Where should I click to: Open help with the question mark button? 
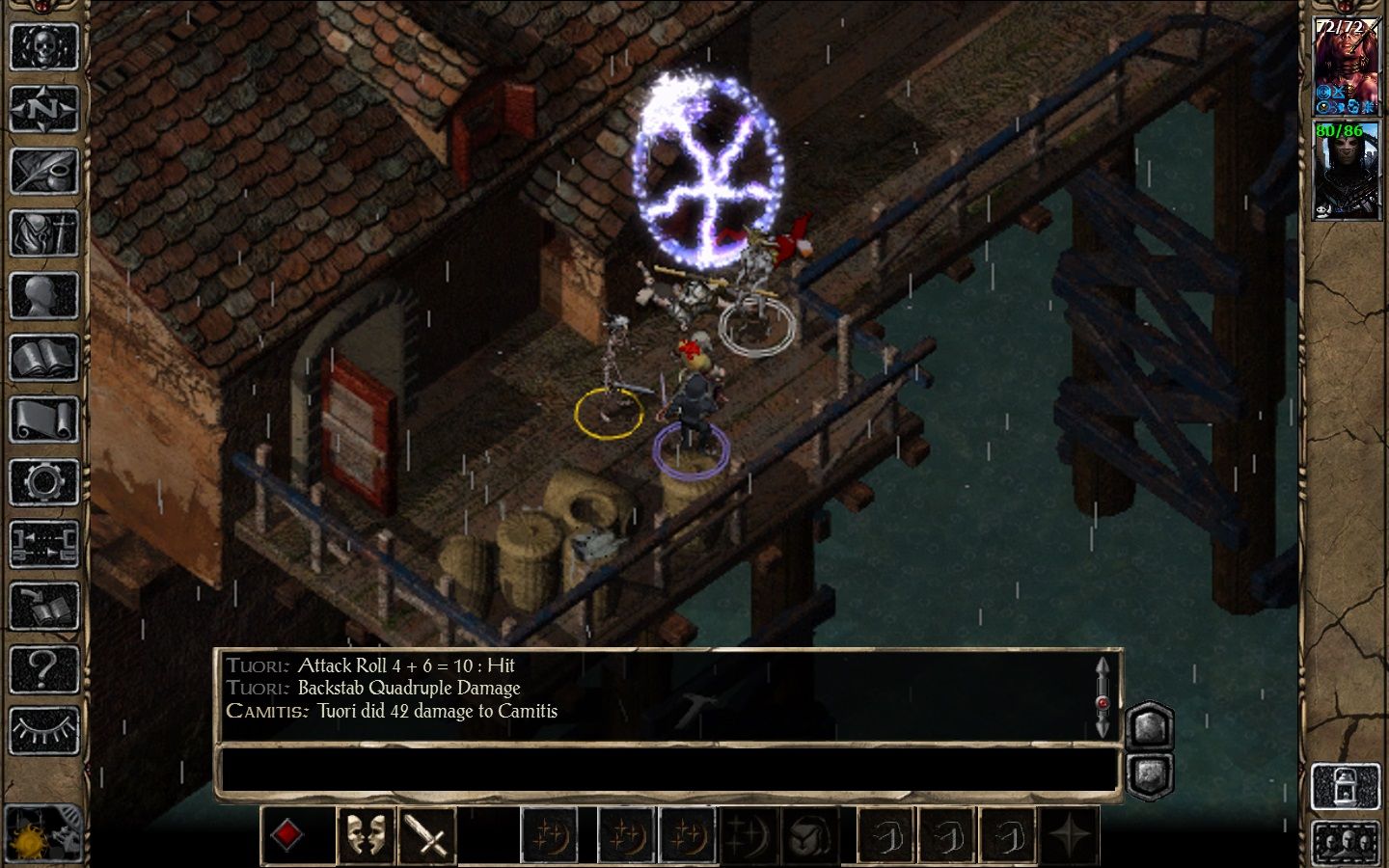pyautogui.click(x=43, y=668)
